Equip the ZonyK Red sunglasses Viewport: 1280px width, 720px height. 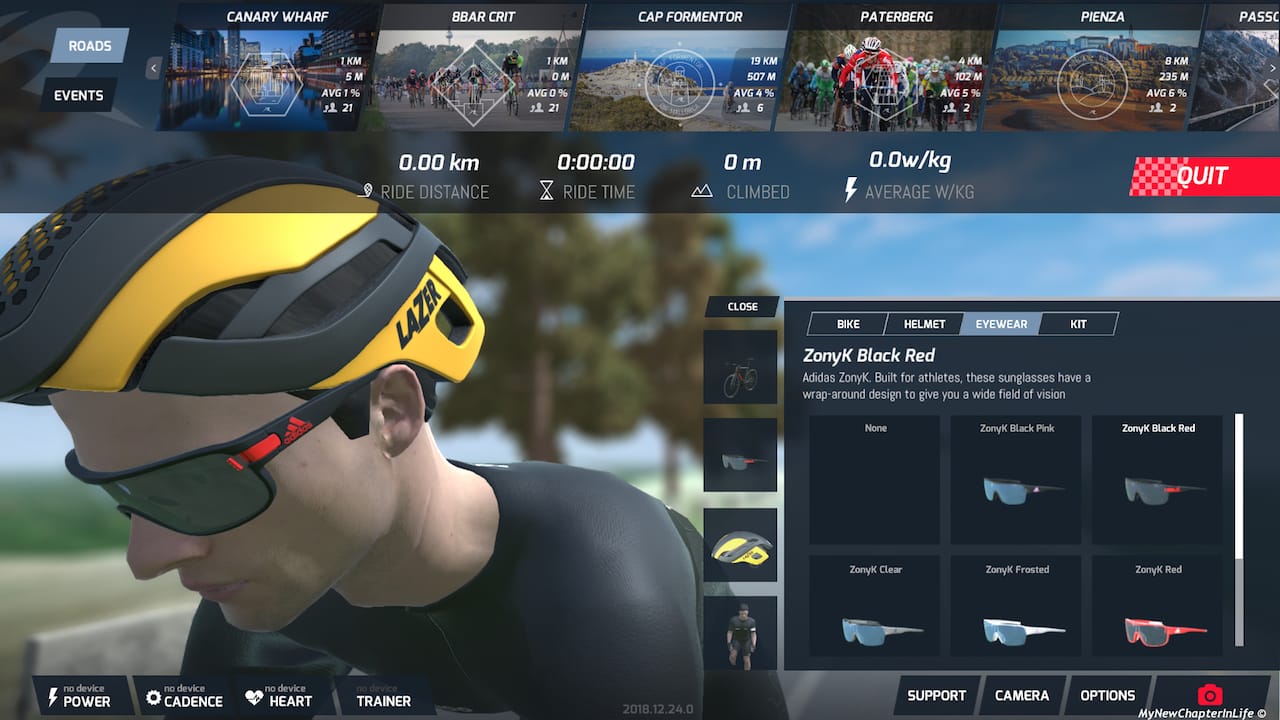click(x=1158, y=614)
